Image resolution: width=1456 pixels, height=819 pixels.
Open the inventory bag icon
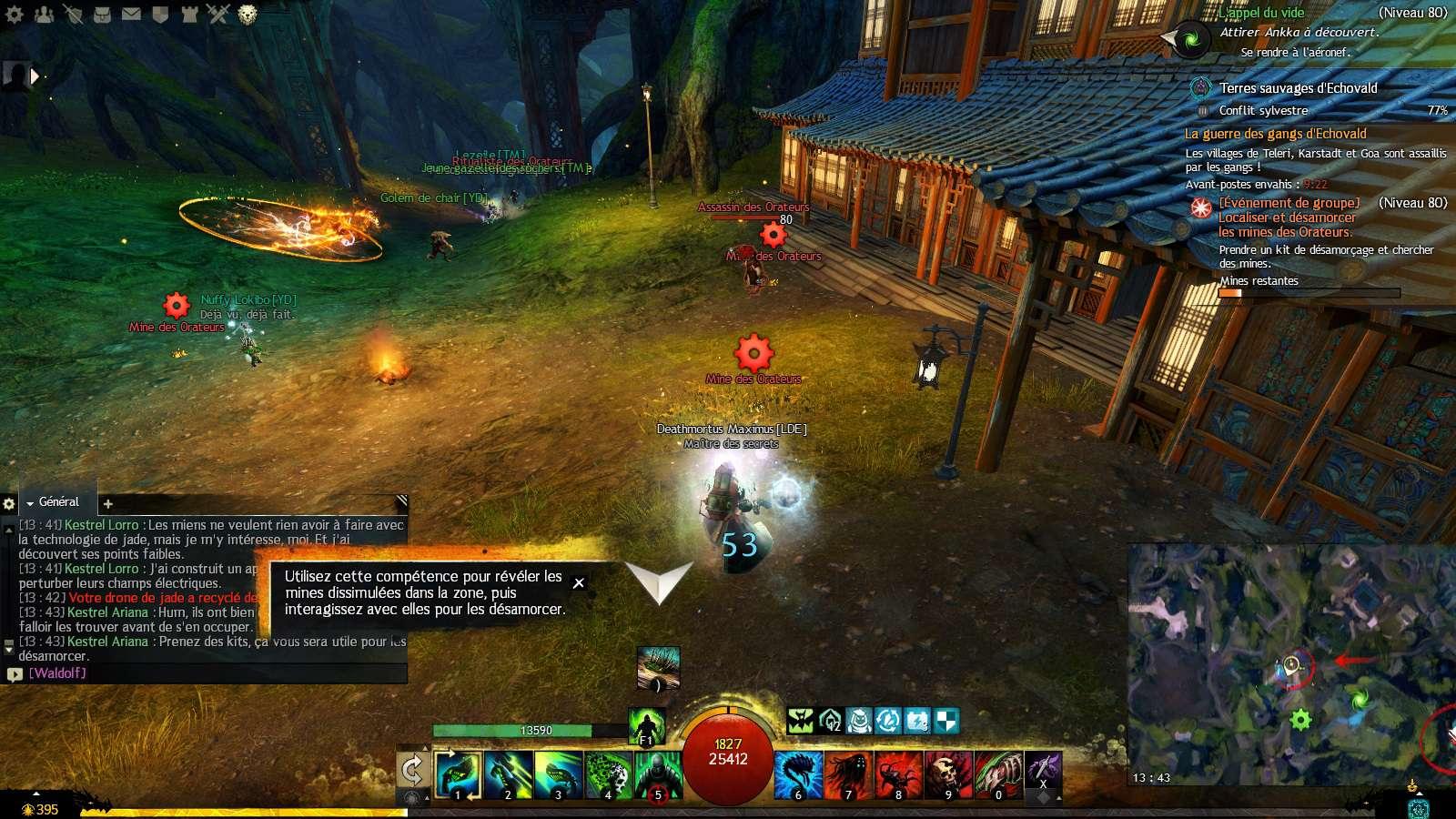(103, 14)
